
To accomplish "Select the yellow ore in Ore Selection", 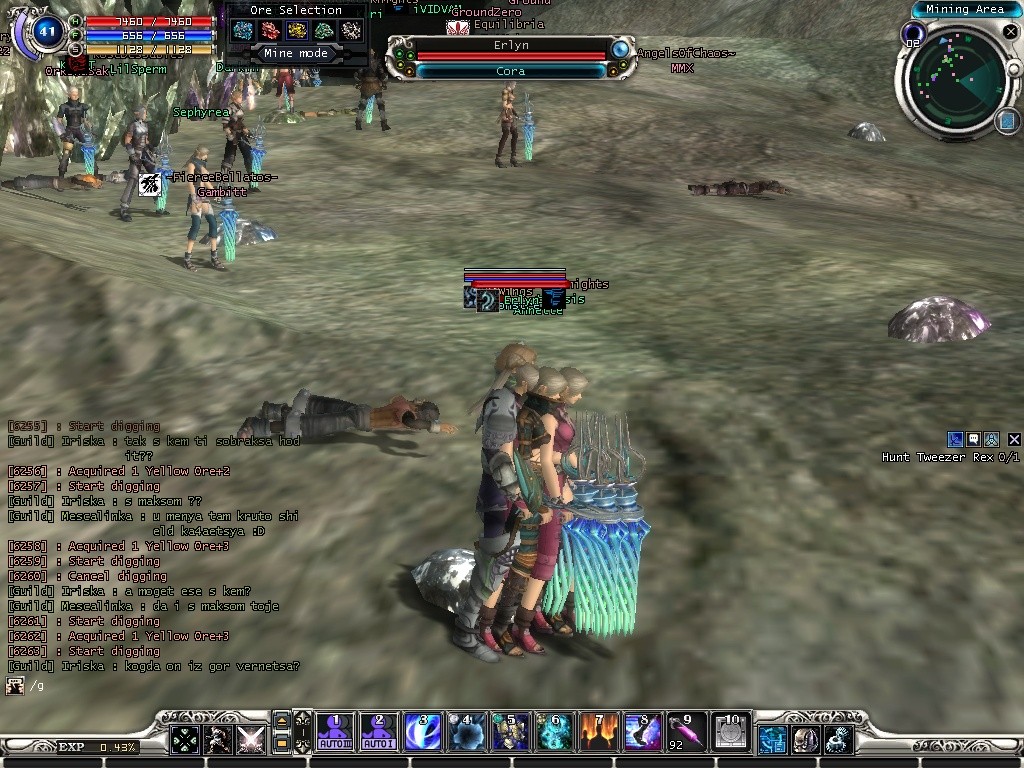I will [297, 31].
